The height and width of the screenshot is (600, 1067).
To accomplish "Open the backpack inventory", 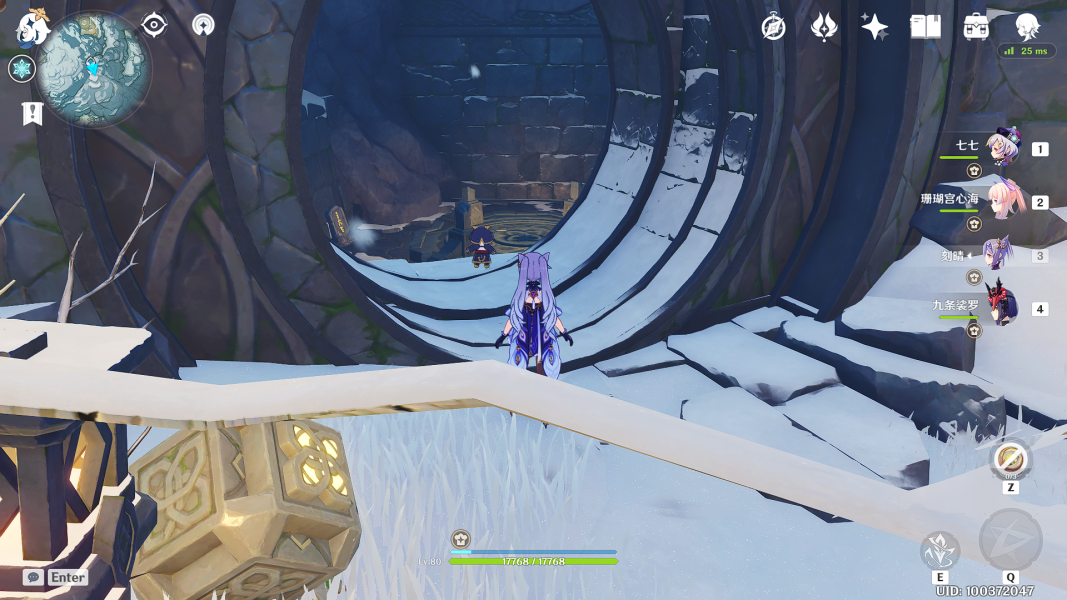I will click(x=976, y=27).
